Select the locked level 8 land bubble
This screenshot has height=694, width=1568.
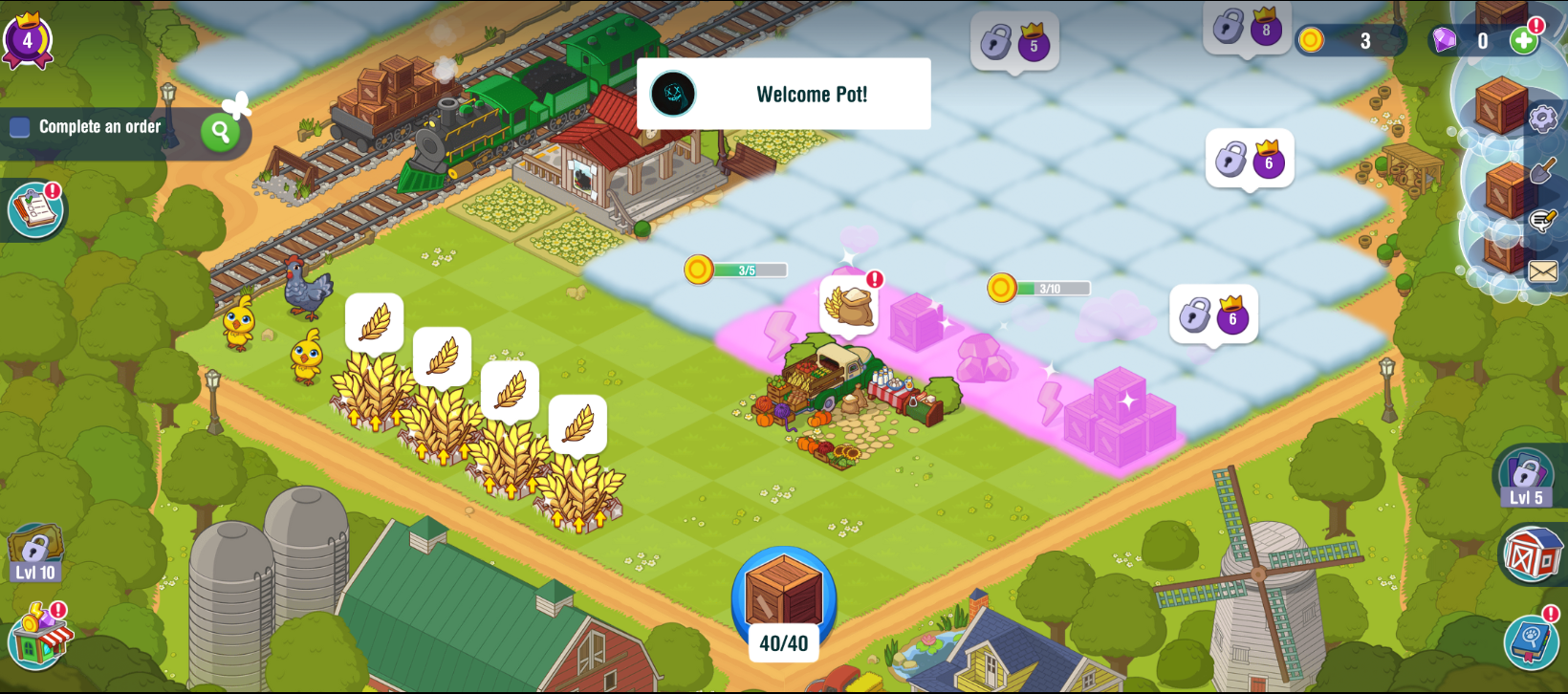point(1247,27)
